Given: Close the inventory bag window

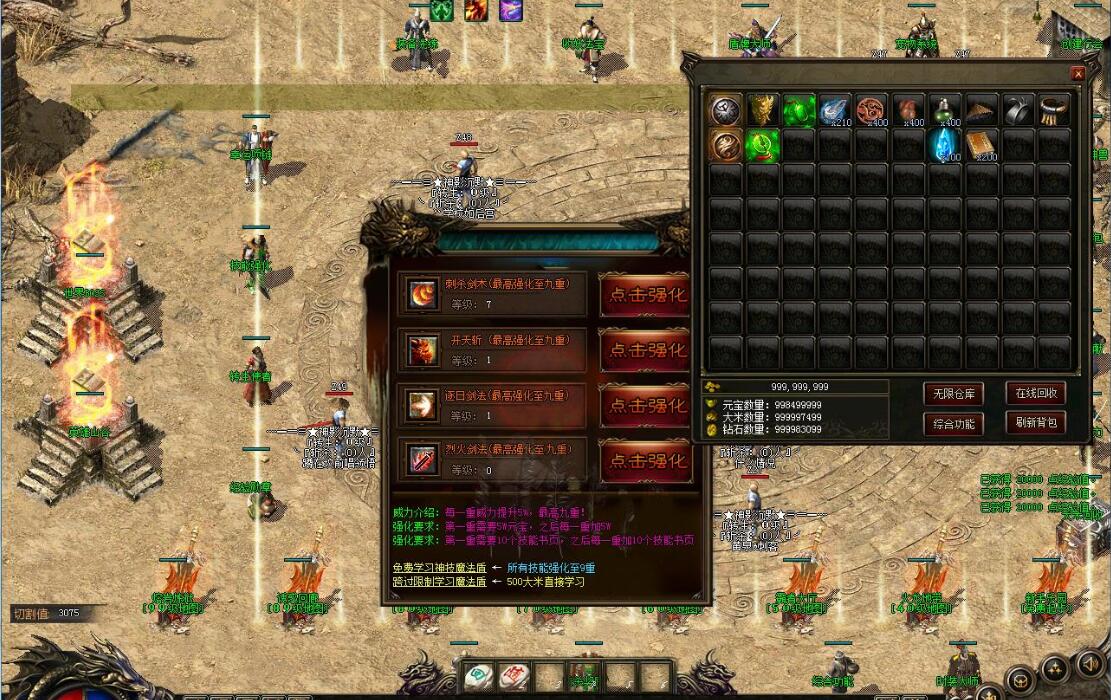Looking at the screenshot, I should 1077,73.
